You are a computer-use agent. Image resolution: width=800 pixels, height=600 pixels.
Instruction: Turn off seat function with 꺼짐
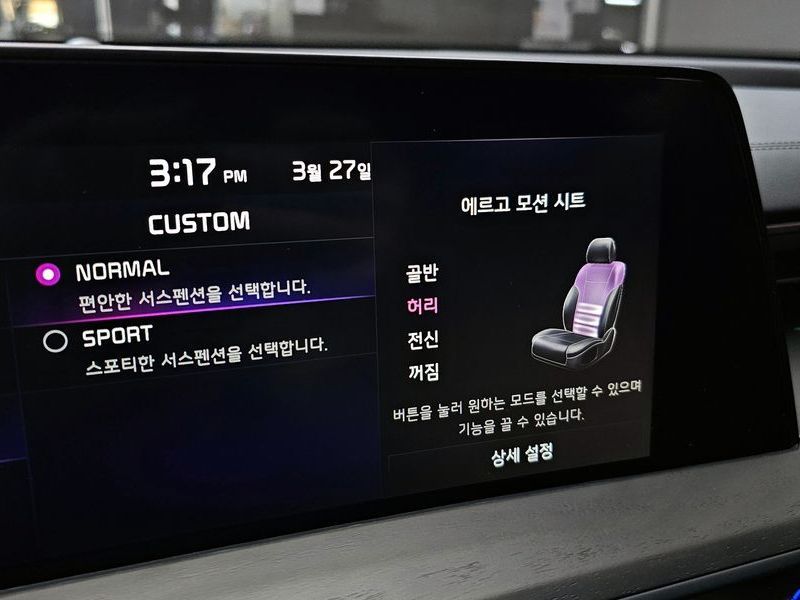[423, 372]
